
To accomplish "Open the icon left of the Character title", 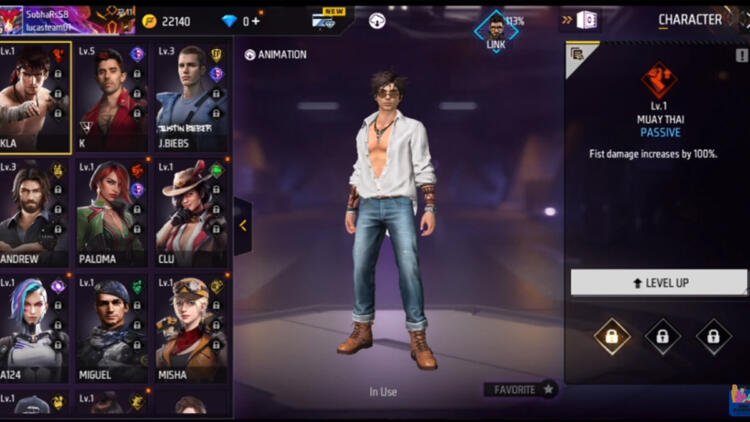I will coord(587,20).
